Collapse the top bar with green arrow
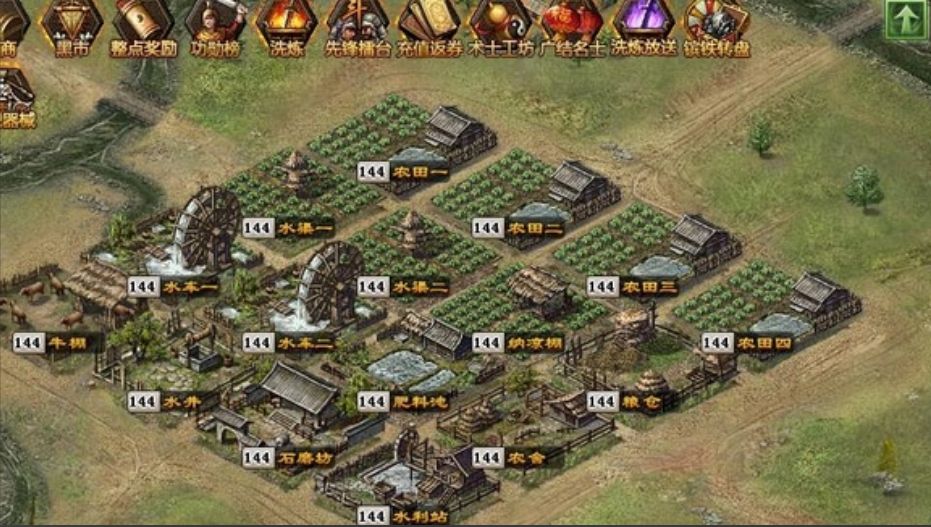The width and height of the screenshot is (931, 527). 905,20
